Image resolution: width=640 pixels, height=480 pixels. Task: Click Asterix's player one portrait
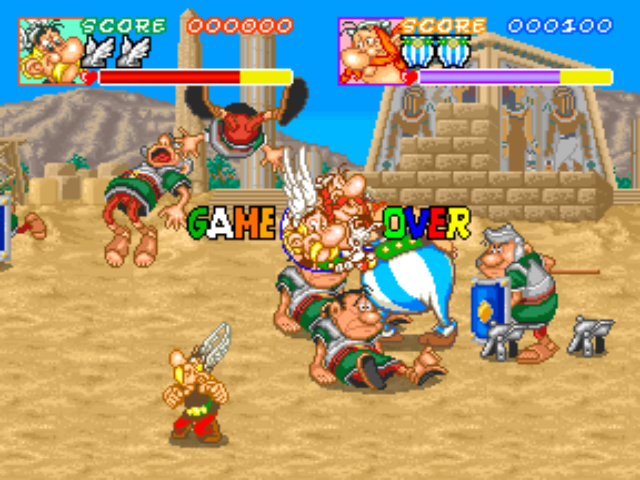[48, 50]
